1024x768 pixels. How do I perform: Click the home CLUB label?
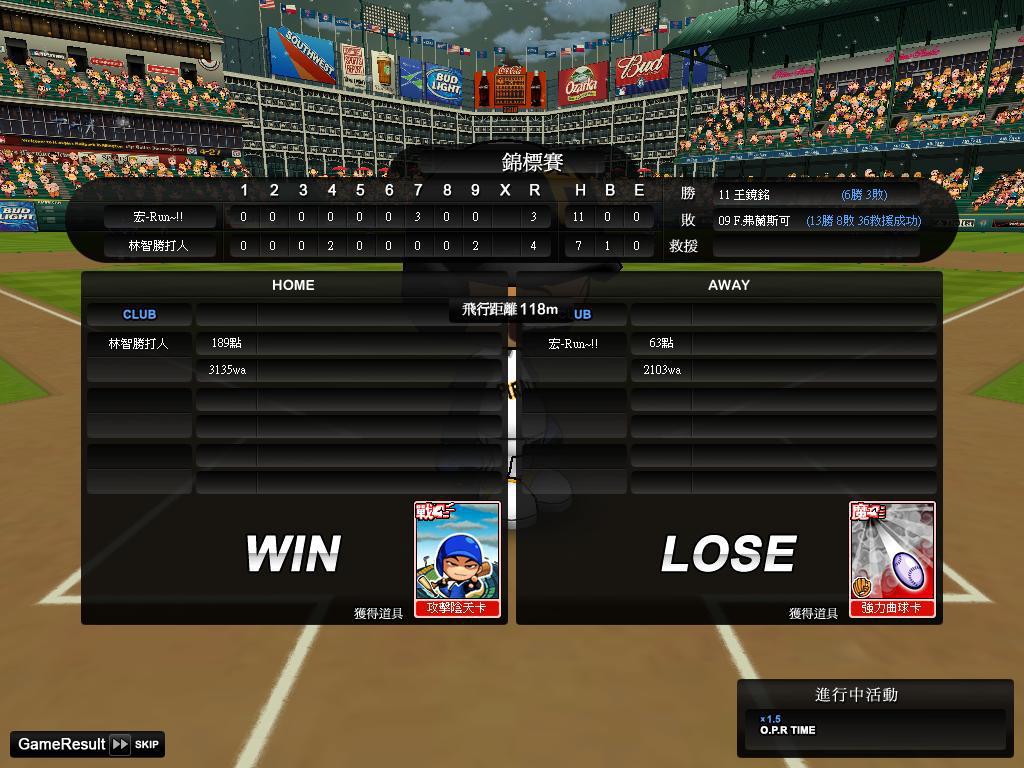(x=139, y=314)
